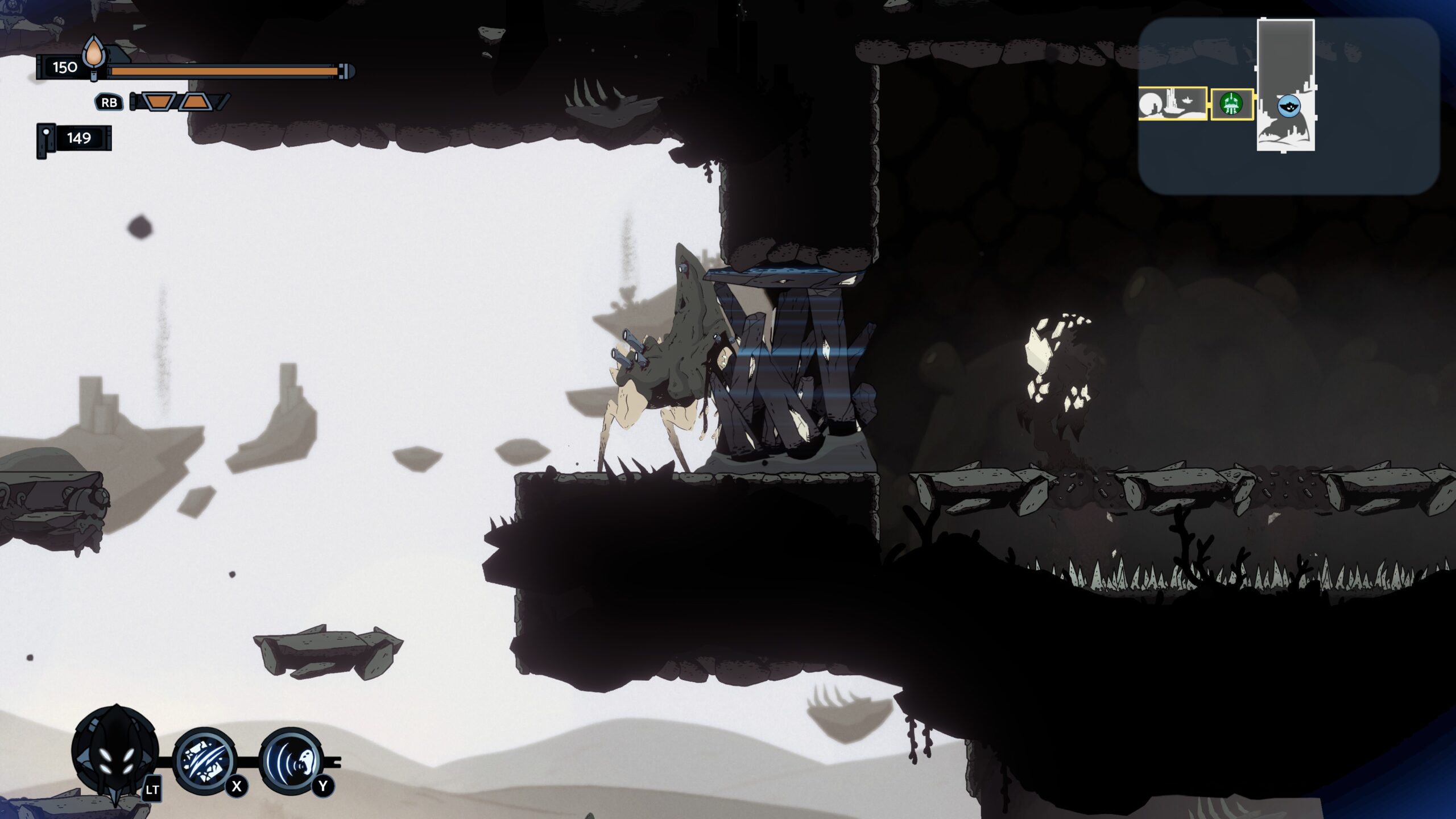Click the orange healing charge pips
The height and width of the screenshot is (819, 1456).
(178, 102)
